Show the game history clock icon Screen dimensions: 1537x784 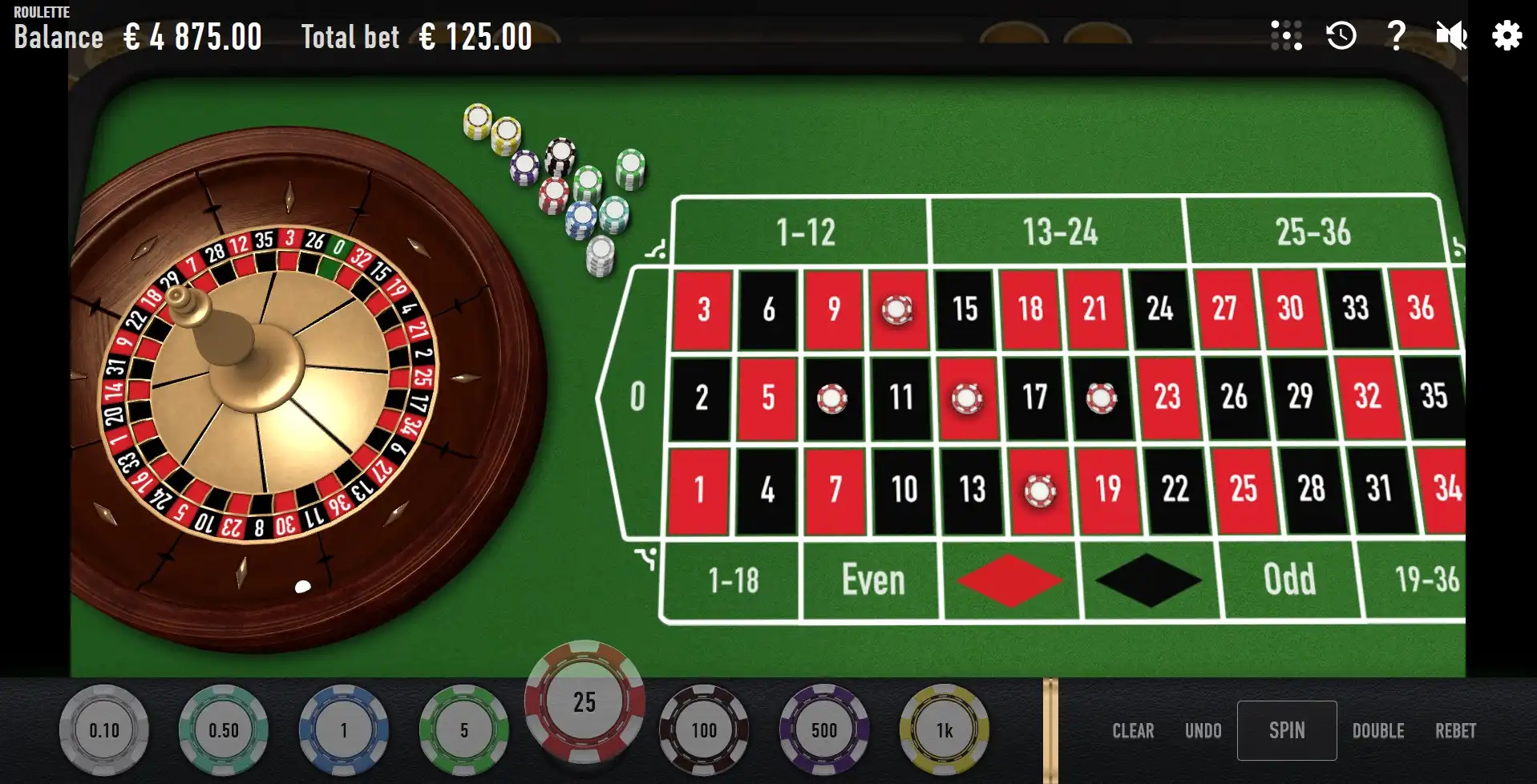click(x=1341, y=36)
